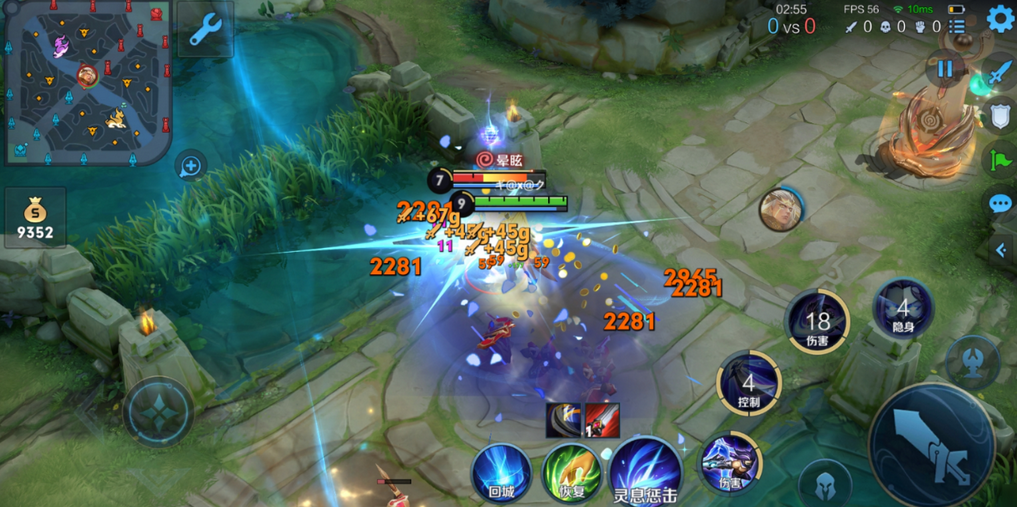Buy the recommended red sword item

tap(602, 420)
